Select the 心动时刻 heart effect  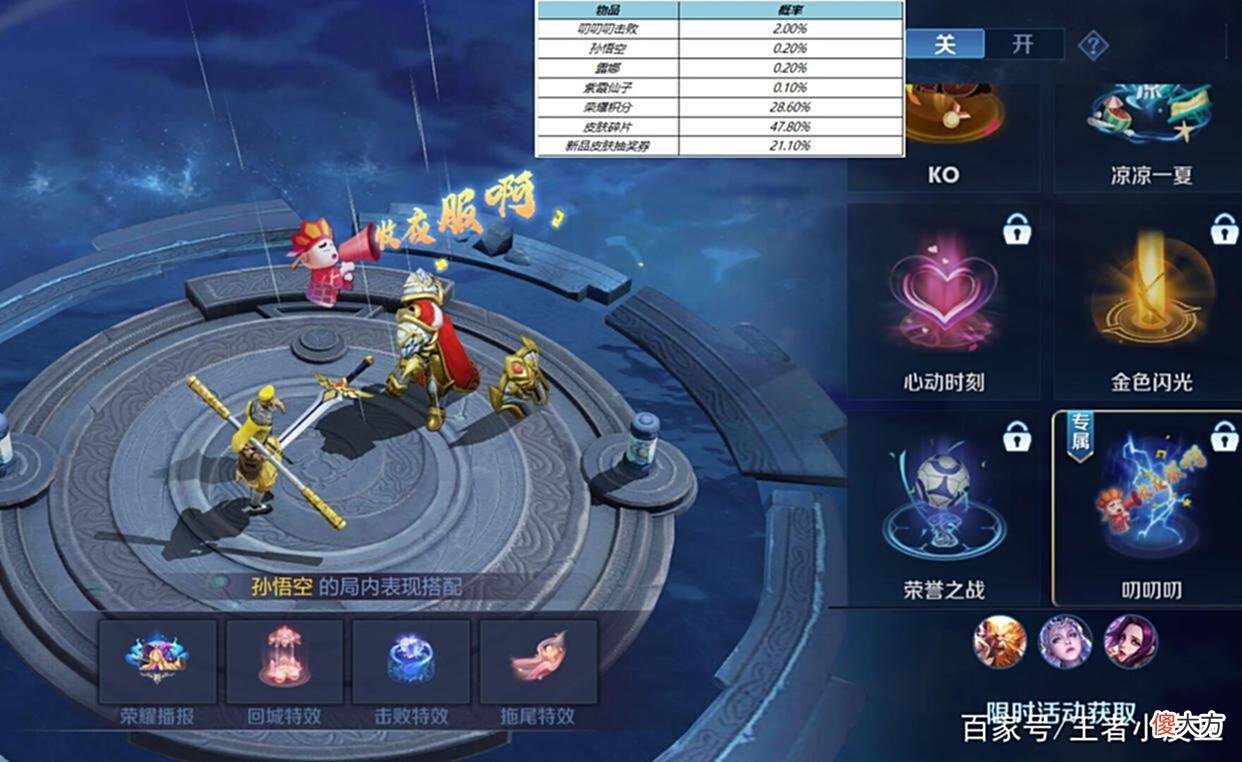943,302
